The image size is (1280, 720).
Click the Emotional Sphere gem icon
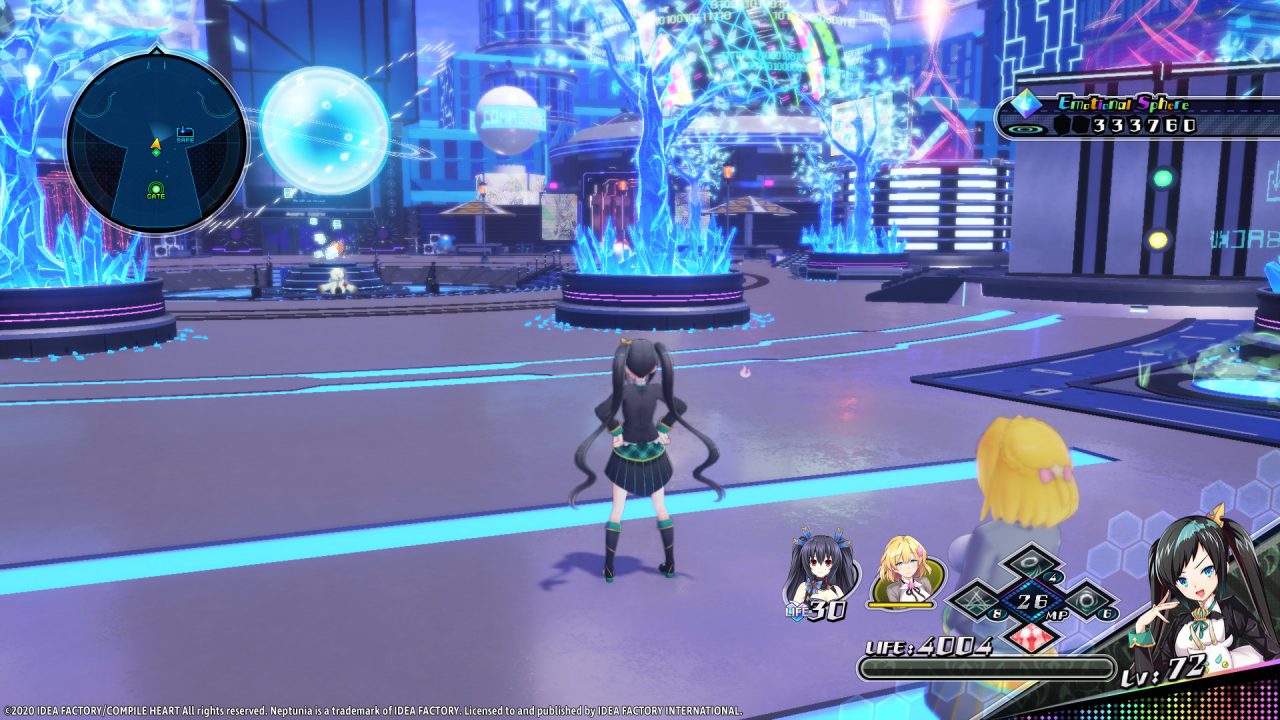[x=1026, y=104]
